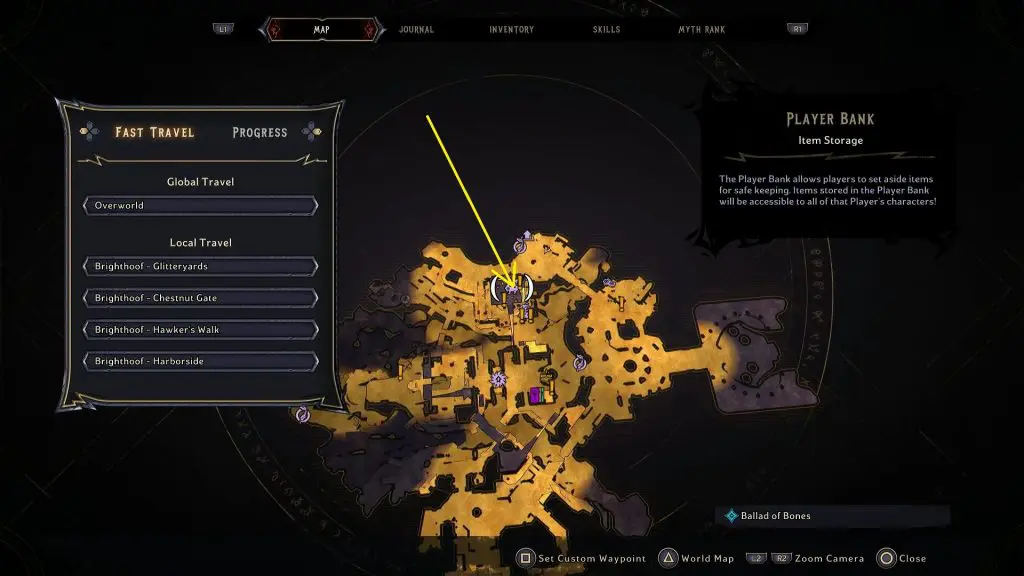Switch to the Progress panel tab
The image size is (1024, 576).
coord(259,132)
